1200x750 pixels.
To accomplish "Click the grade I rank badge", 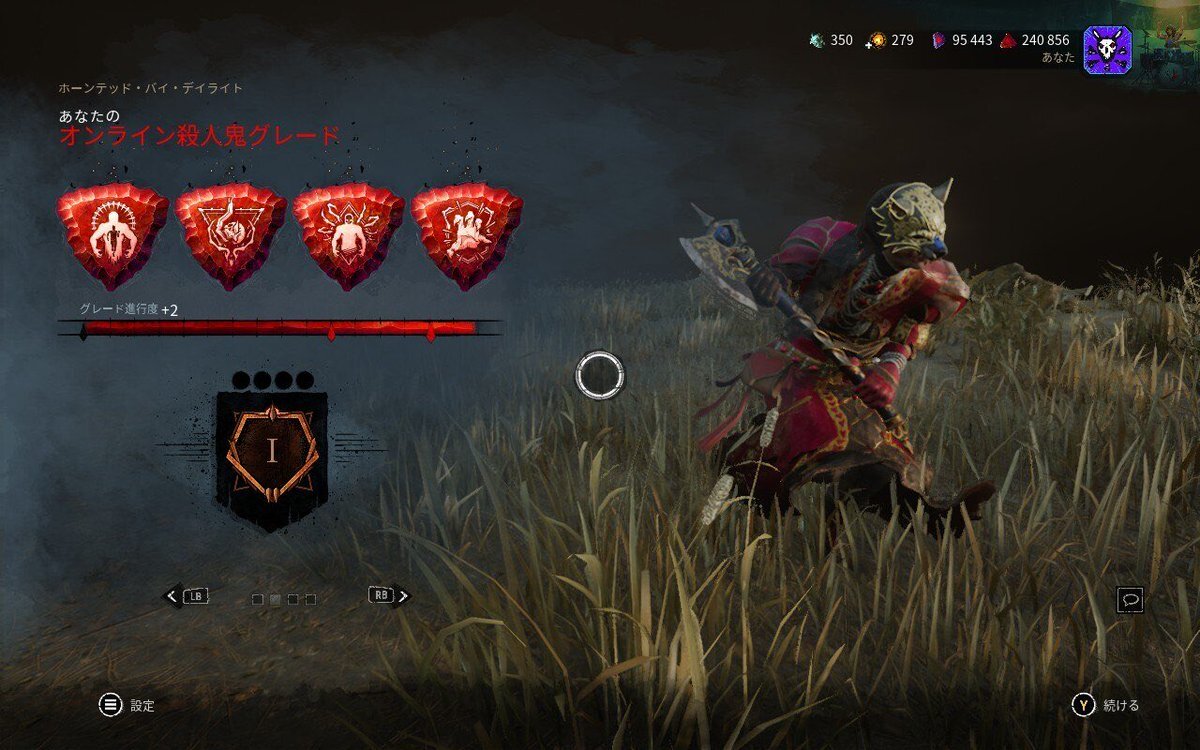I will [x=271, y=452].
